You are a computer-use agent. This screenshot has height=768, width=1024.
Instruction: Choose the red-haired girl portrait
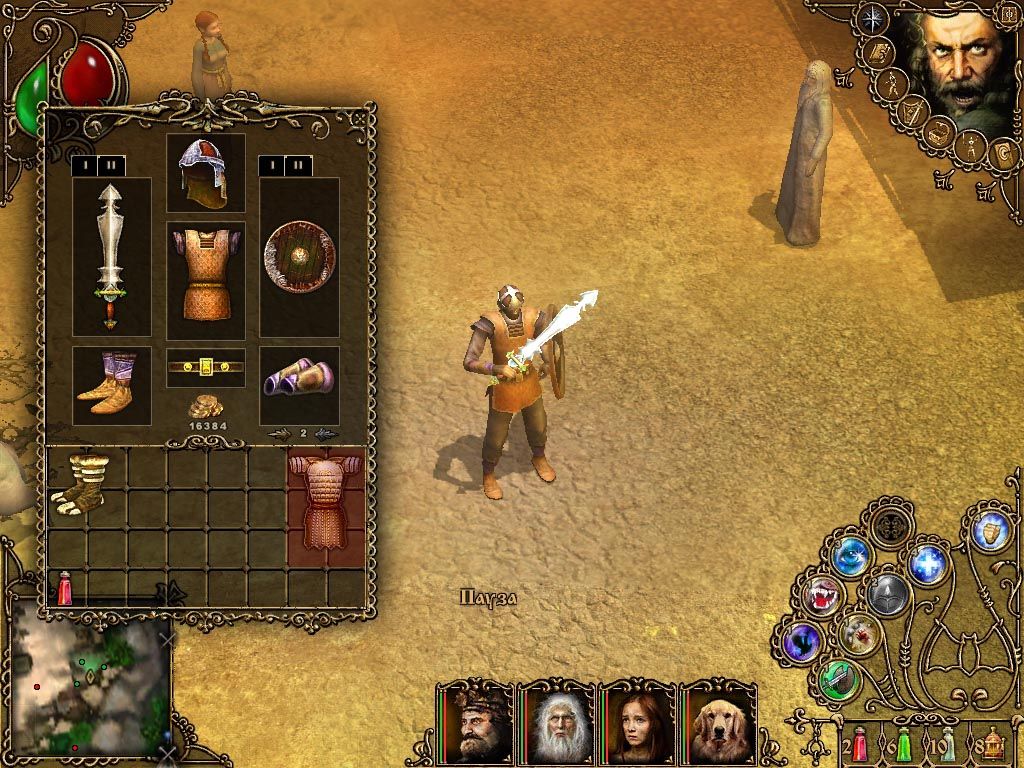(x=637, y=722)
